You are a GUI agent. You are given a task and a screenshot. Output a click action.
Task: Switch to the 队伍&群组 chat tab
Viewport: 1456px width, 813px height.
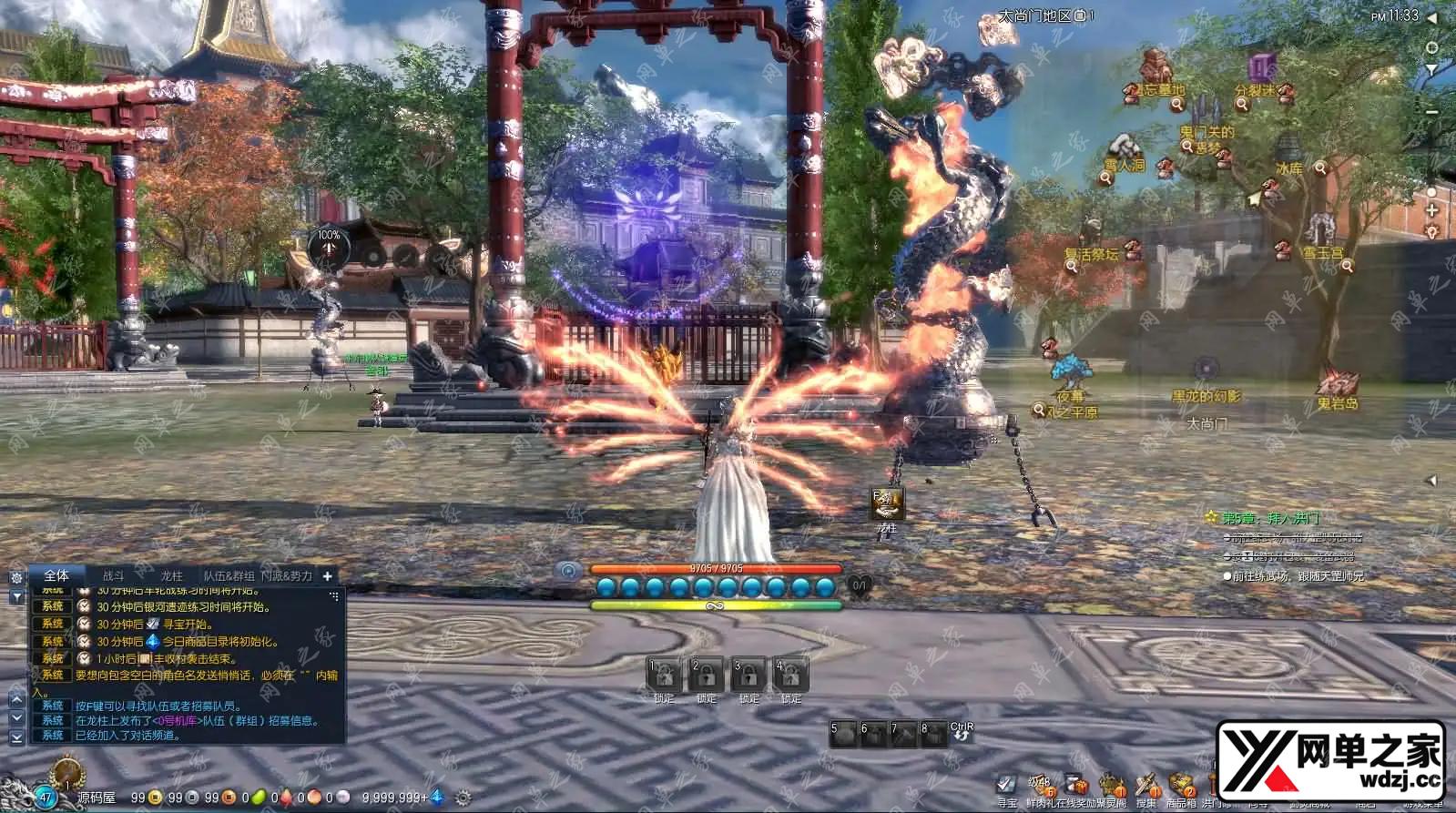[229, 575]
